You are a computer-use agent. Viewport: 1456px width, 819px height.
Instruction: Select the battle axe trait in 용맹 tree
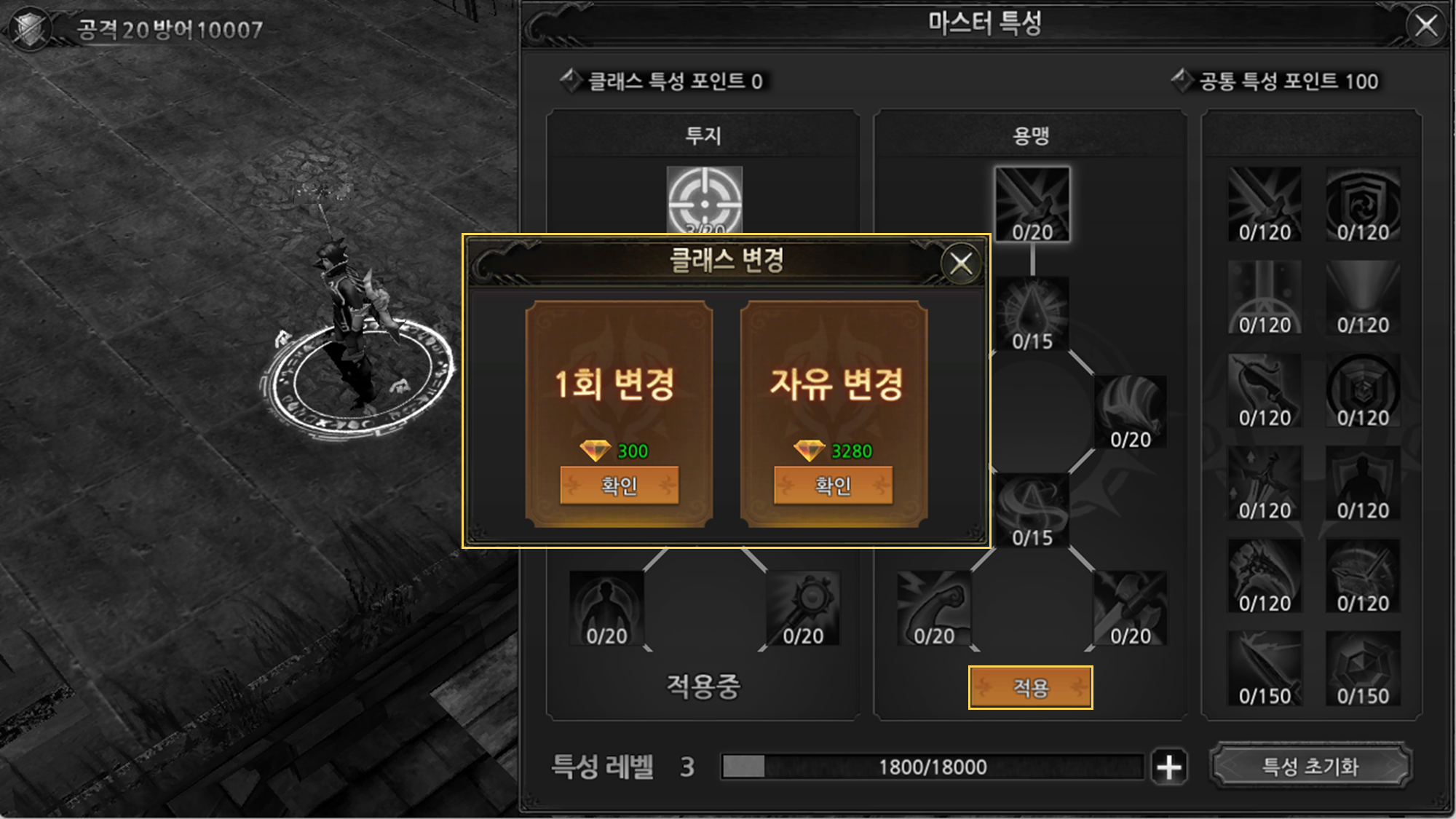[1130, 608]
